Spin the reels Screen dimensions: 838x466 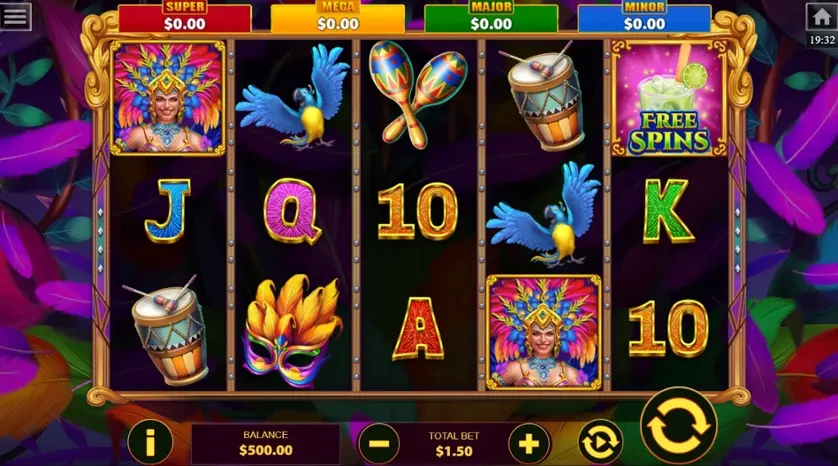tap(678, 426)
